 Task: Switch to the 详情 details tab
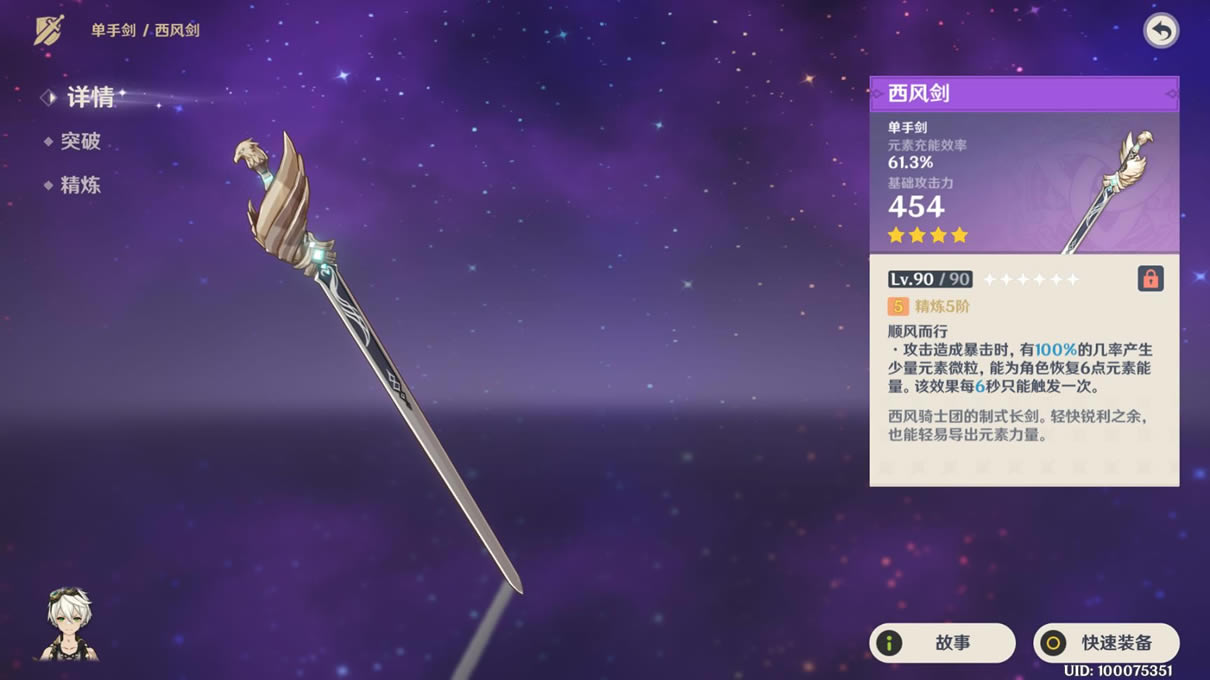pos(89,97)
